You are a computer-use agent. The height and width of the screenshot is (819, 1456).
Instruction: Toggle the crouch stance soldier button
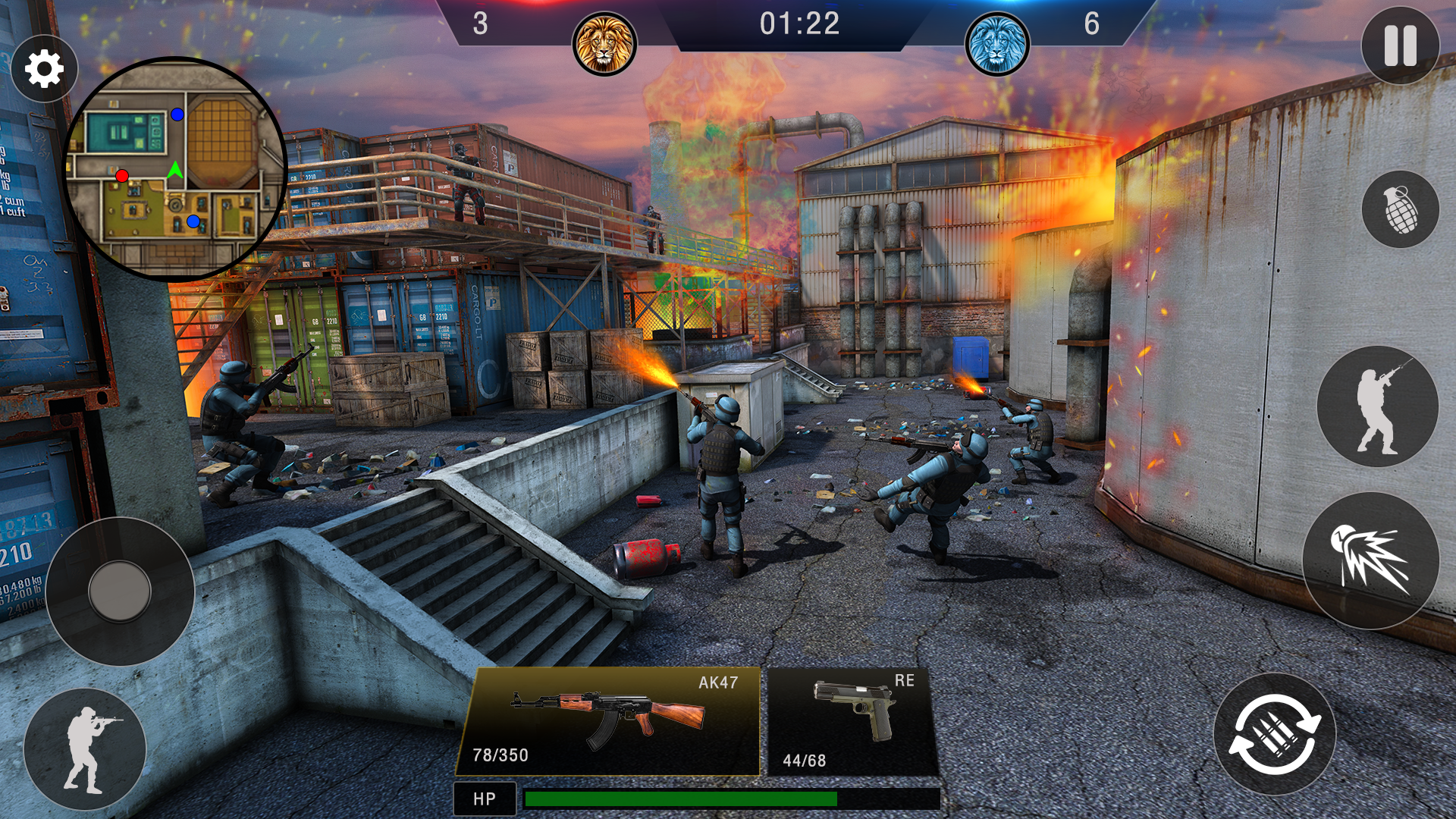click(x=85, y=751)
